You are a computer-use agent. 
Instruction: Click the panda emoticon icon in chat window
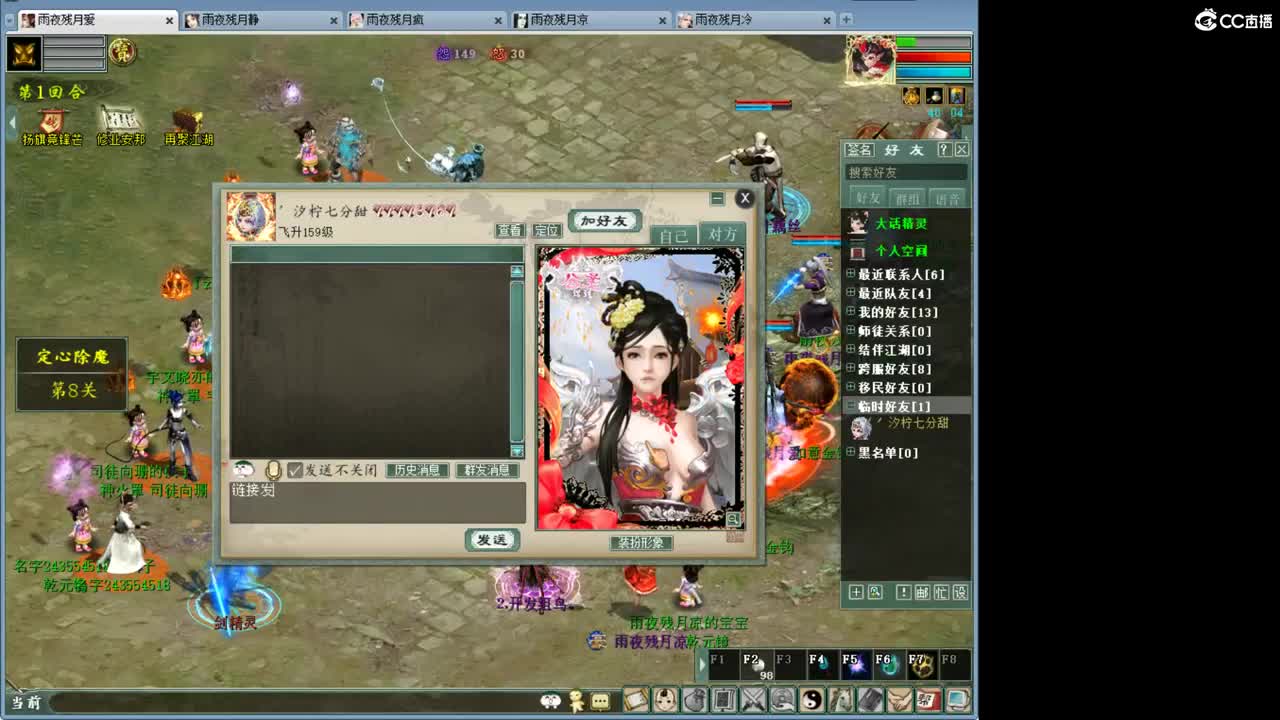pos(243,470)
